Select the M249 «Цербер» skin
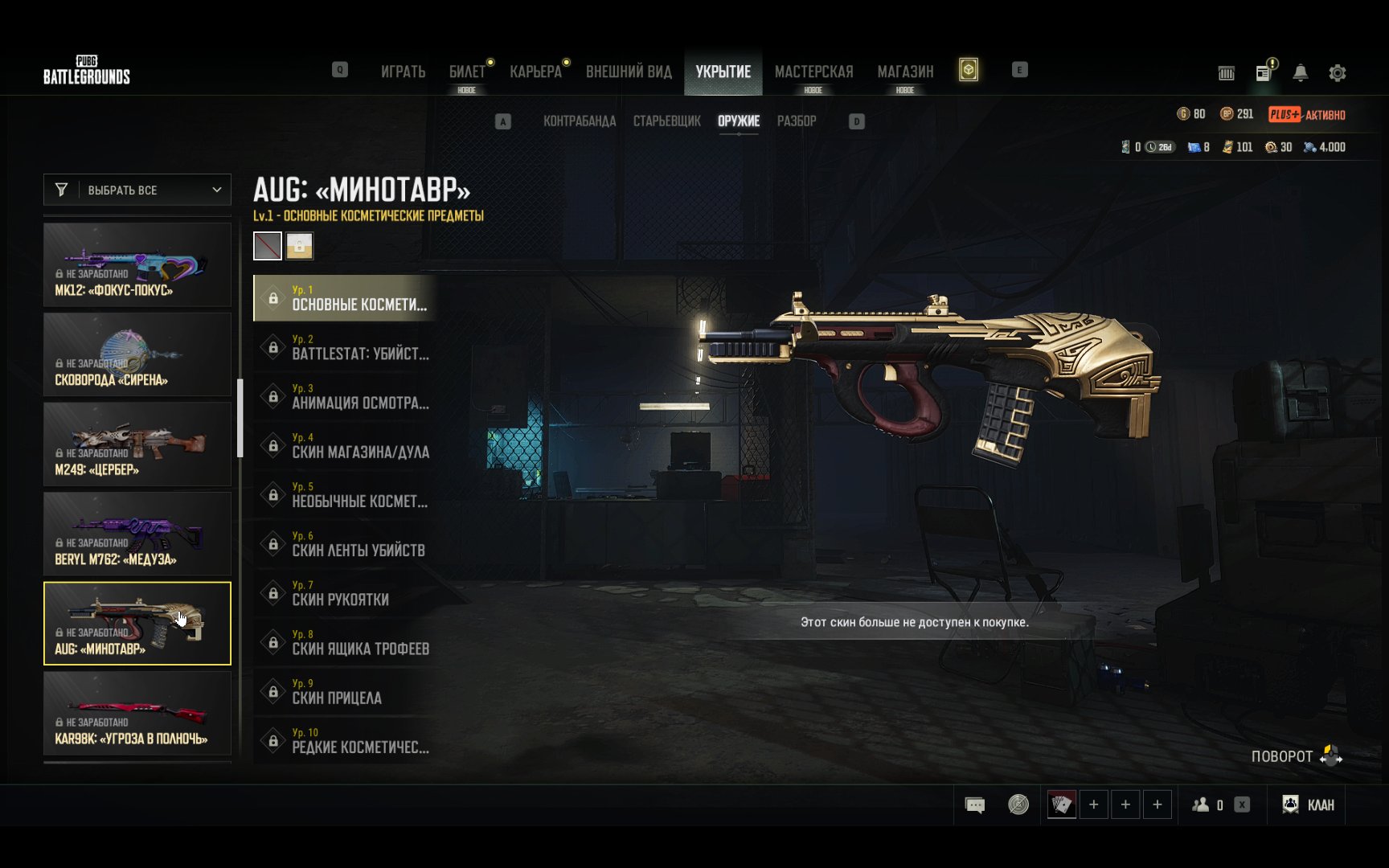Viewport: 1389px width, 868px height. (x=137, y=444)
